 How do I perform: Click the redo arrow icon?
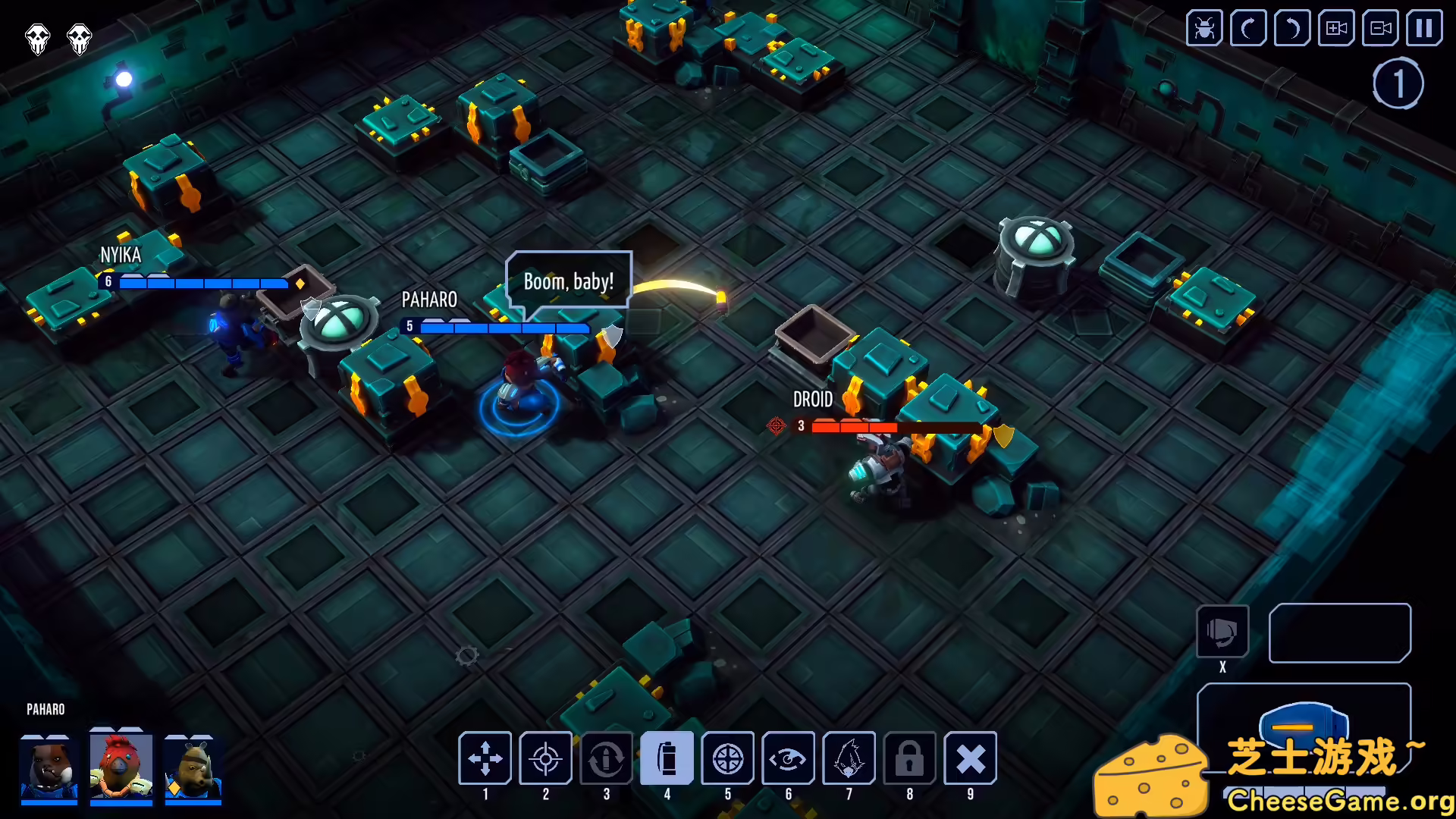point(1247,29)
